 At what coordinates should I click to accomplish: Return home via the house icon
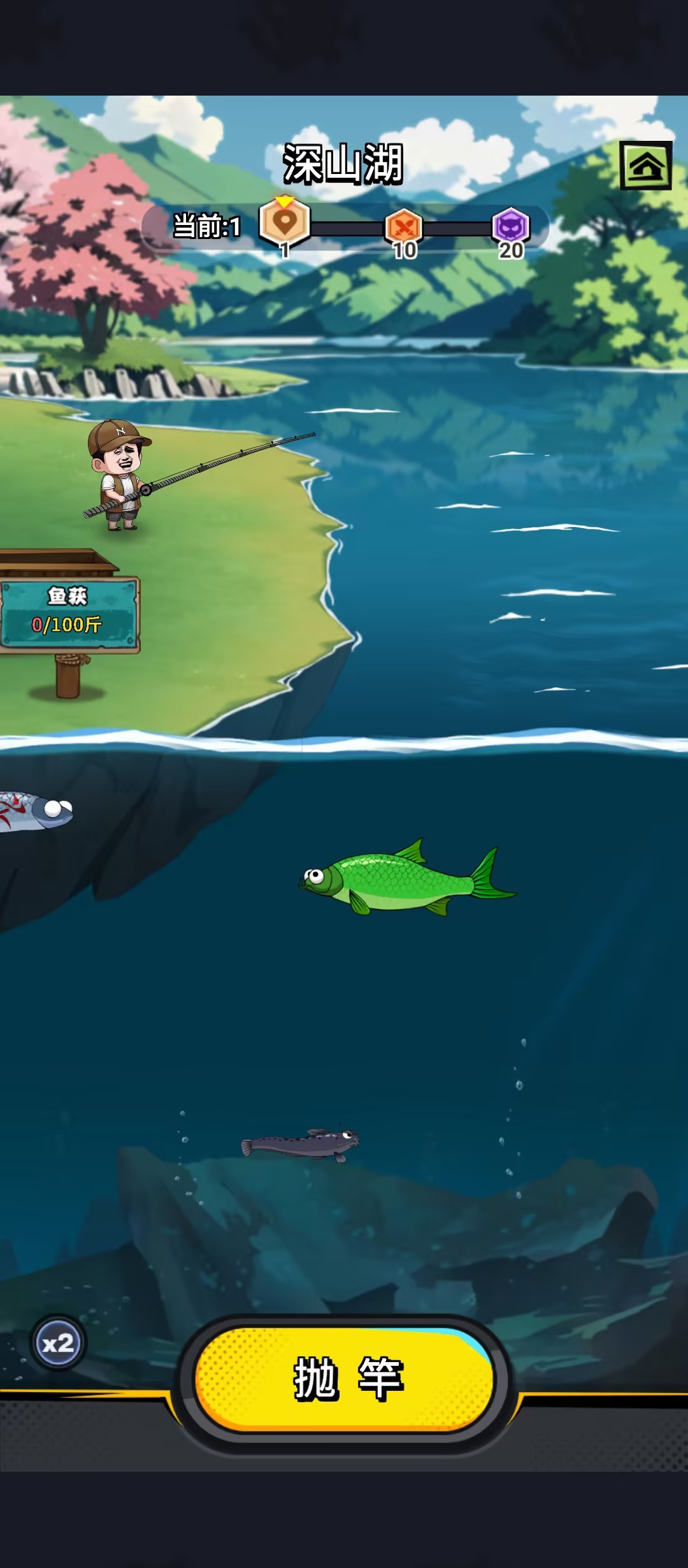click(x=646, y=166)
